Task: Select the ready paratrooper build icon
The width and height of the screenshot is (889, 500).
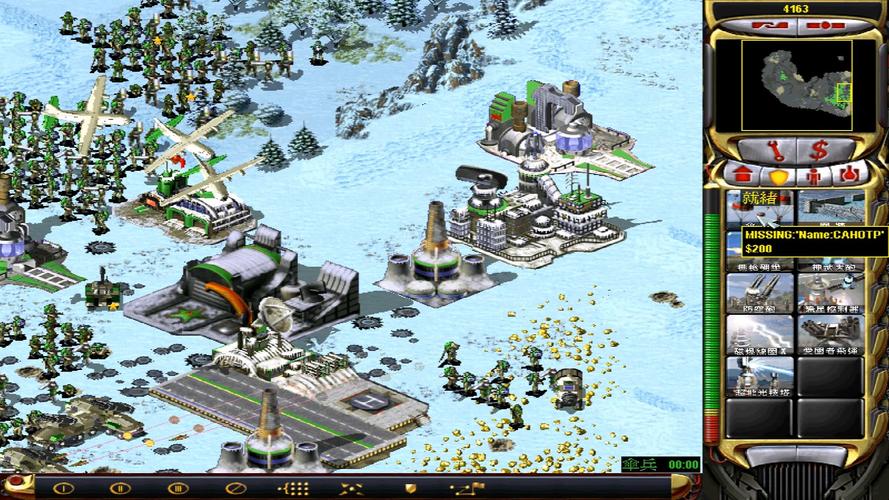Action: 760,207
